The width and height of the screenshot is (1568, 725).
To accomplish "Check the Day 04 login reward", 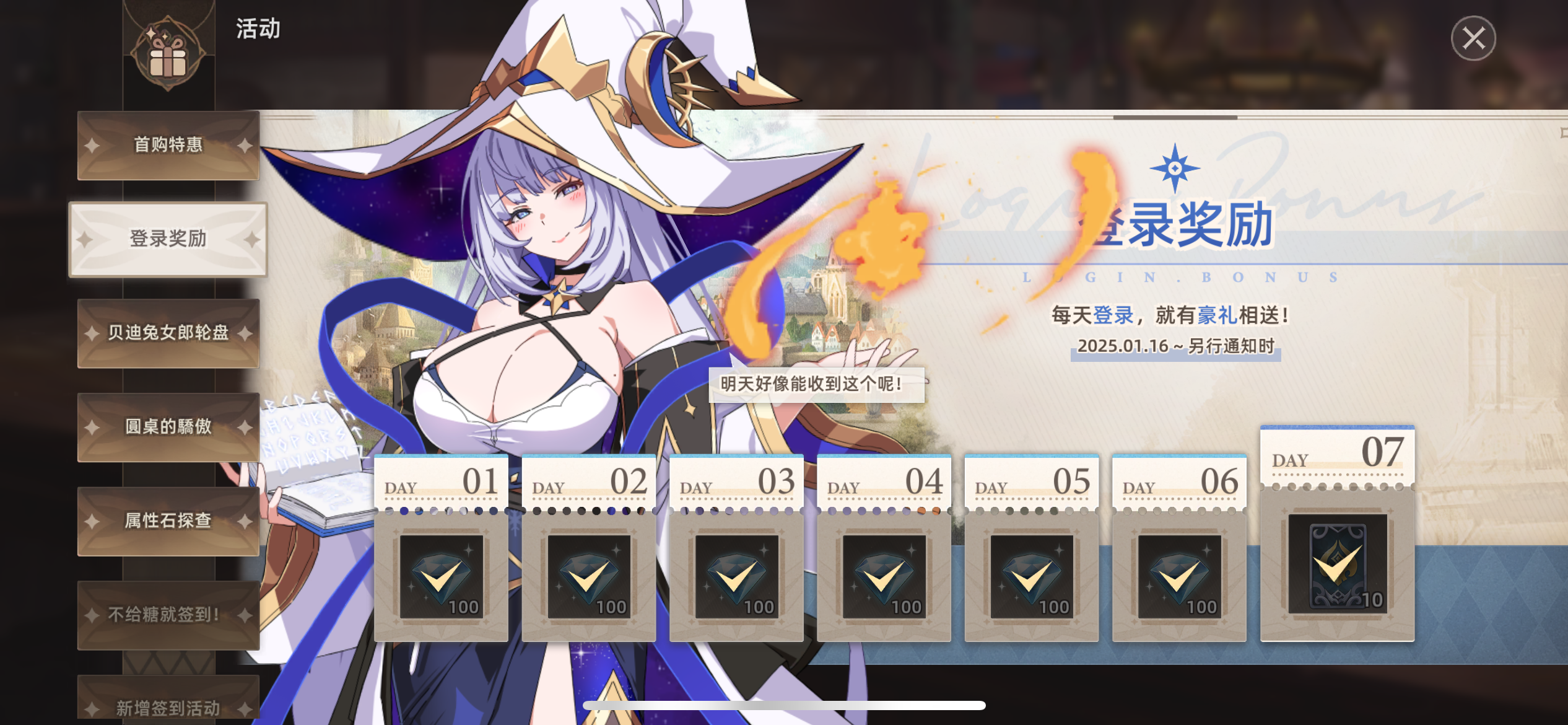I will pos(884,576).
